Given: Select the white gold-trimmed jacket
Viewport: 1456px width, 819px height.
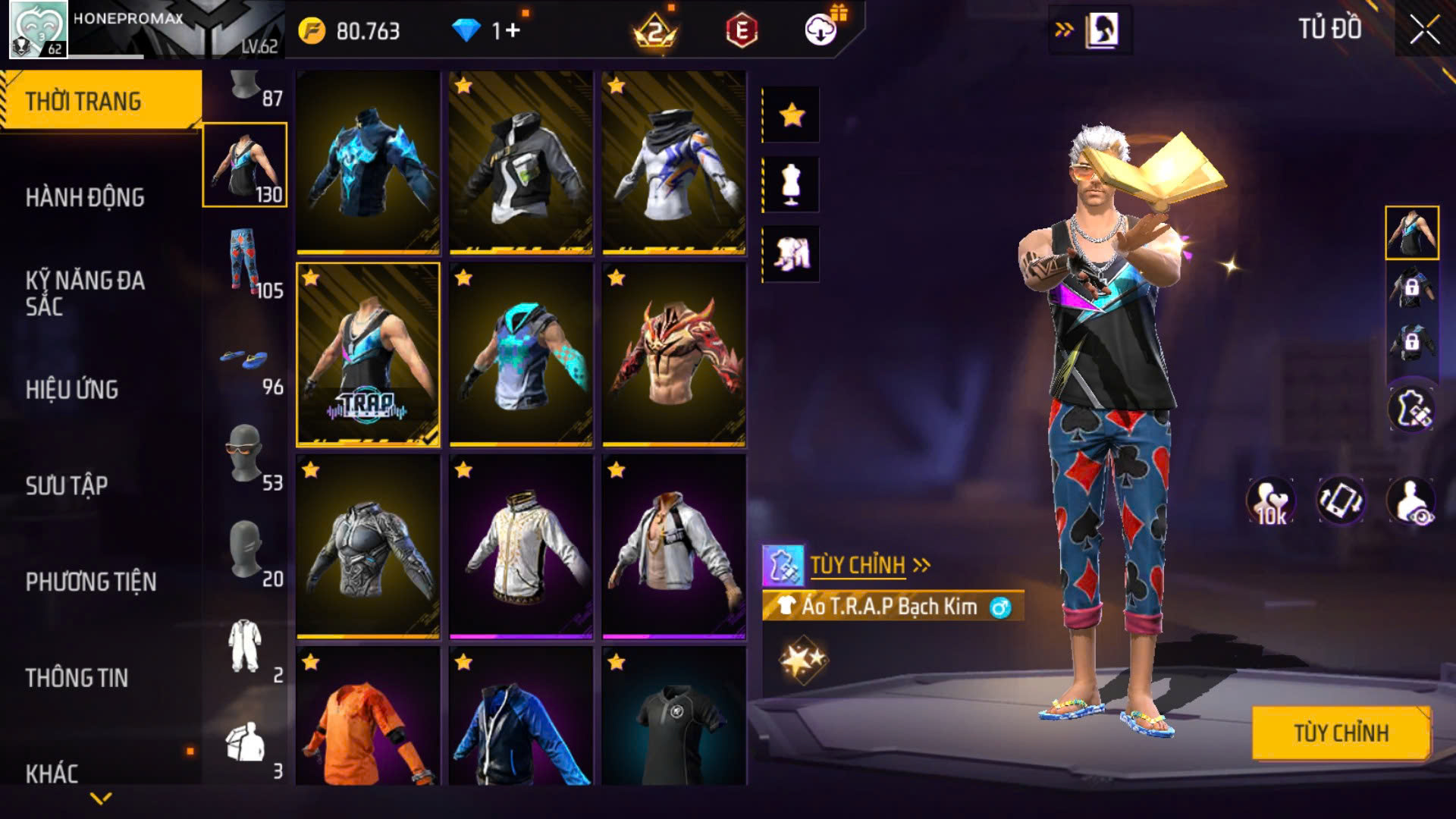Looking at the screenshot, I should coord(521,548).
